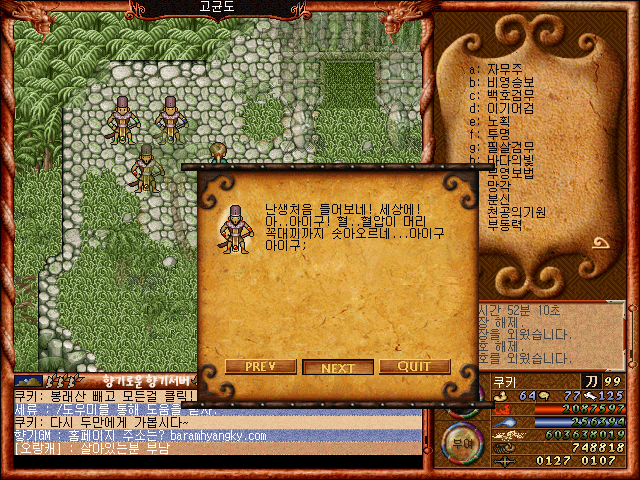Click the NEXT dialogue button
Screen dimensions: 640x480
tap(338, 367)
